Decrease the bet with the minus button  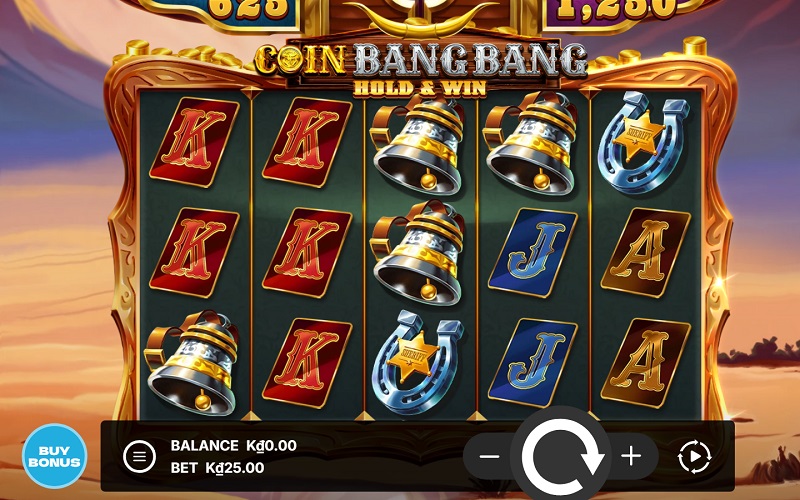[489, 457]
